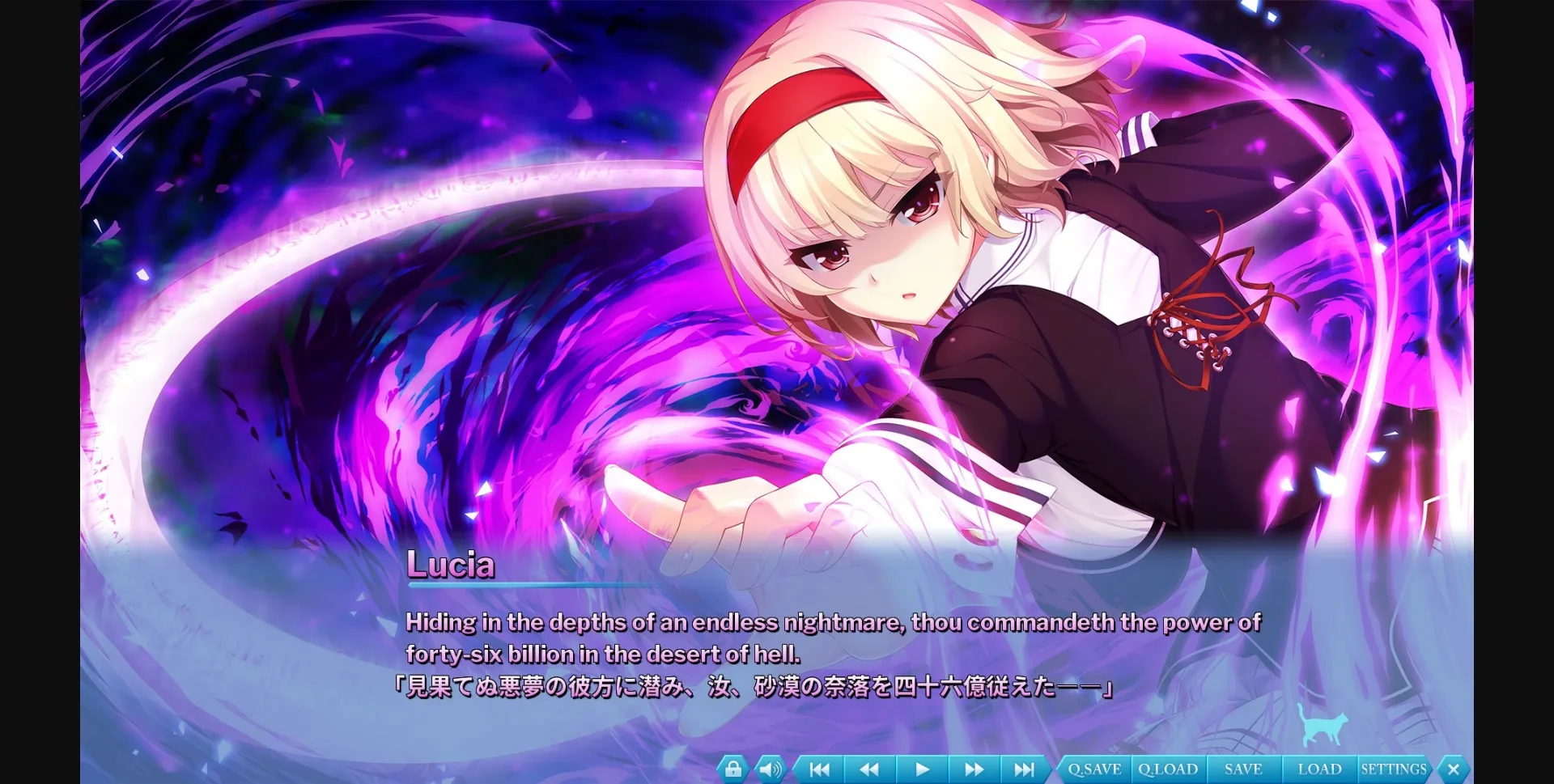Image resolution: width=1554 pixels, height=784 pixels.
Task: Fast-forward through the text
Action: (x=974, y=769)
